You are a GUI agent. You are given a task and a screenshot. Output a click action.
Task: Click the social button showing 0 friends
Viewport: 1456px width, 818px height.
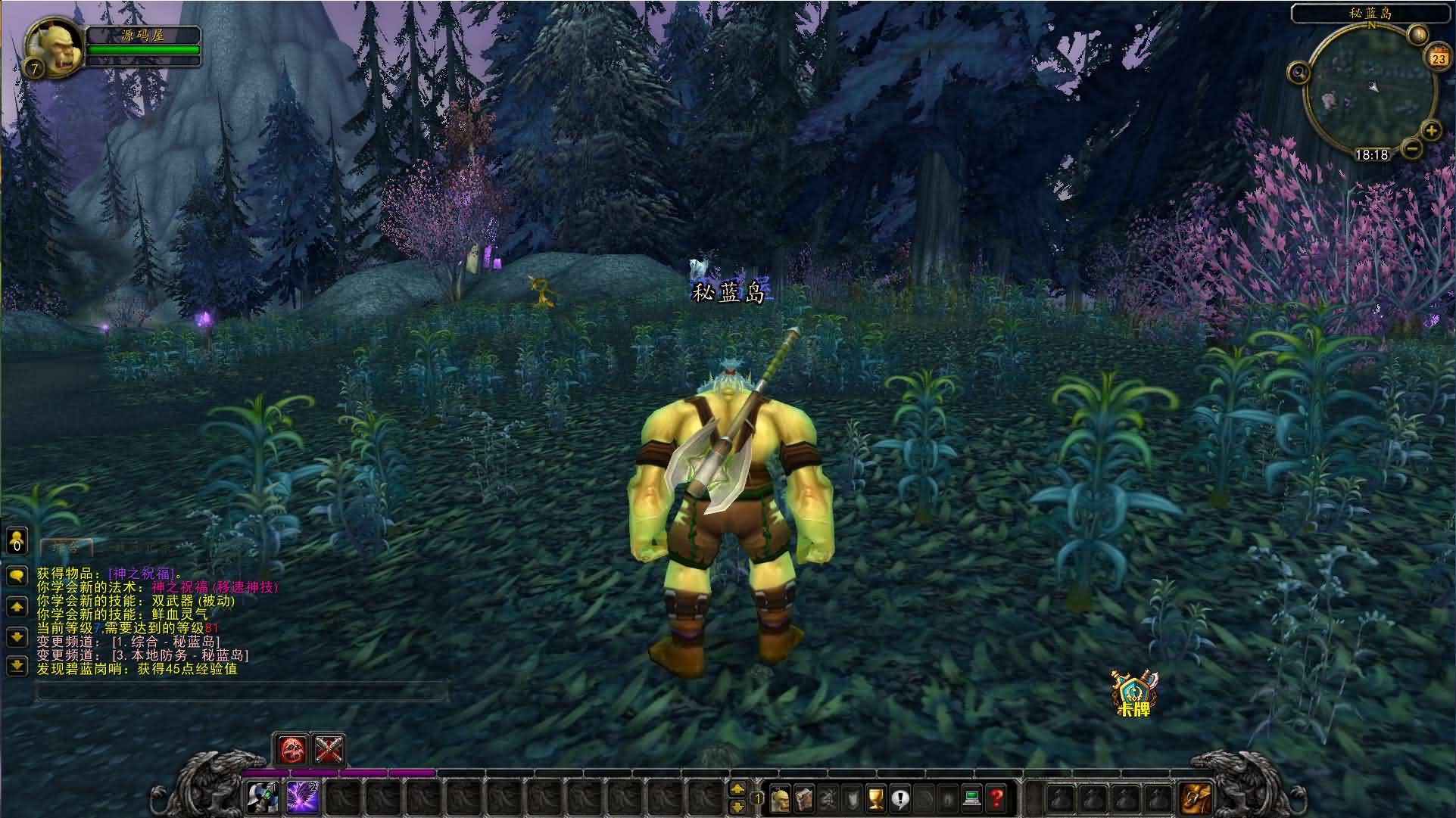(17, 543)
